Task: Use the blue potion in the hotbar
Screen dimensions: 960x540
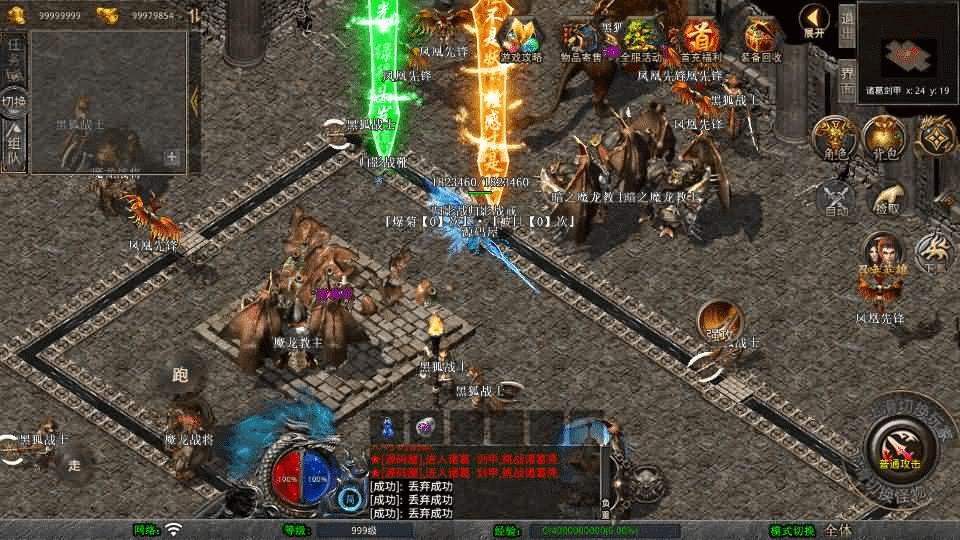Action: (x=389, y=425)
